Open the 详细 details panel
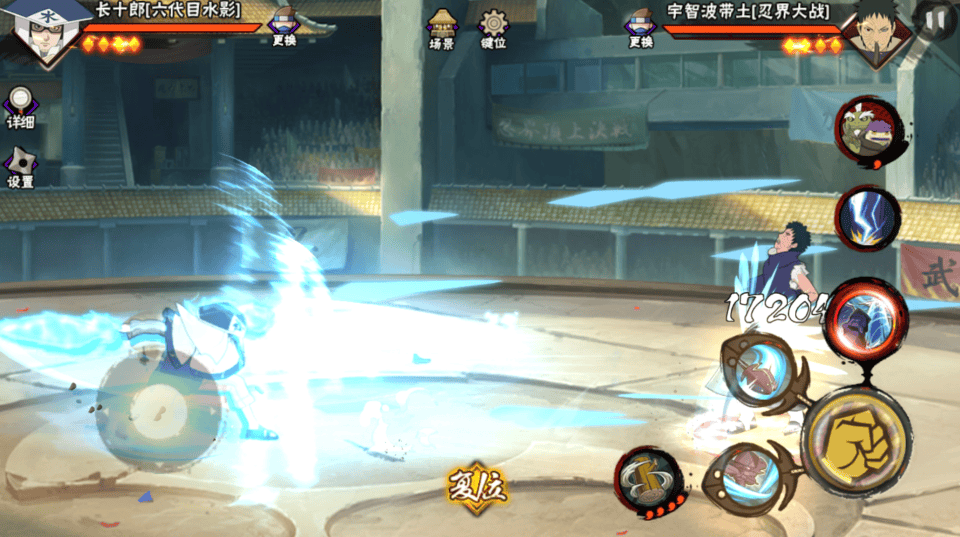960x537 pixels. click(20, 107)
